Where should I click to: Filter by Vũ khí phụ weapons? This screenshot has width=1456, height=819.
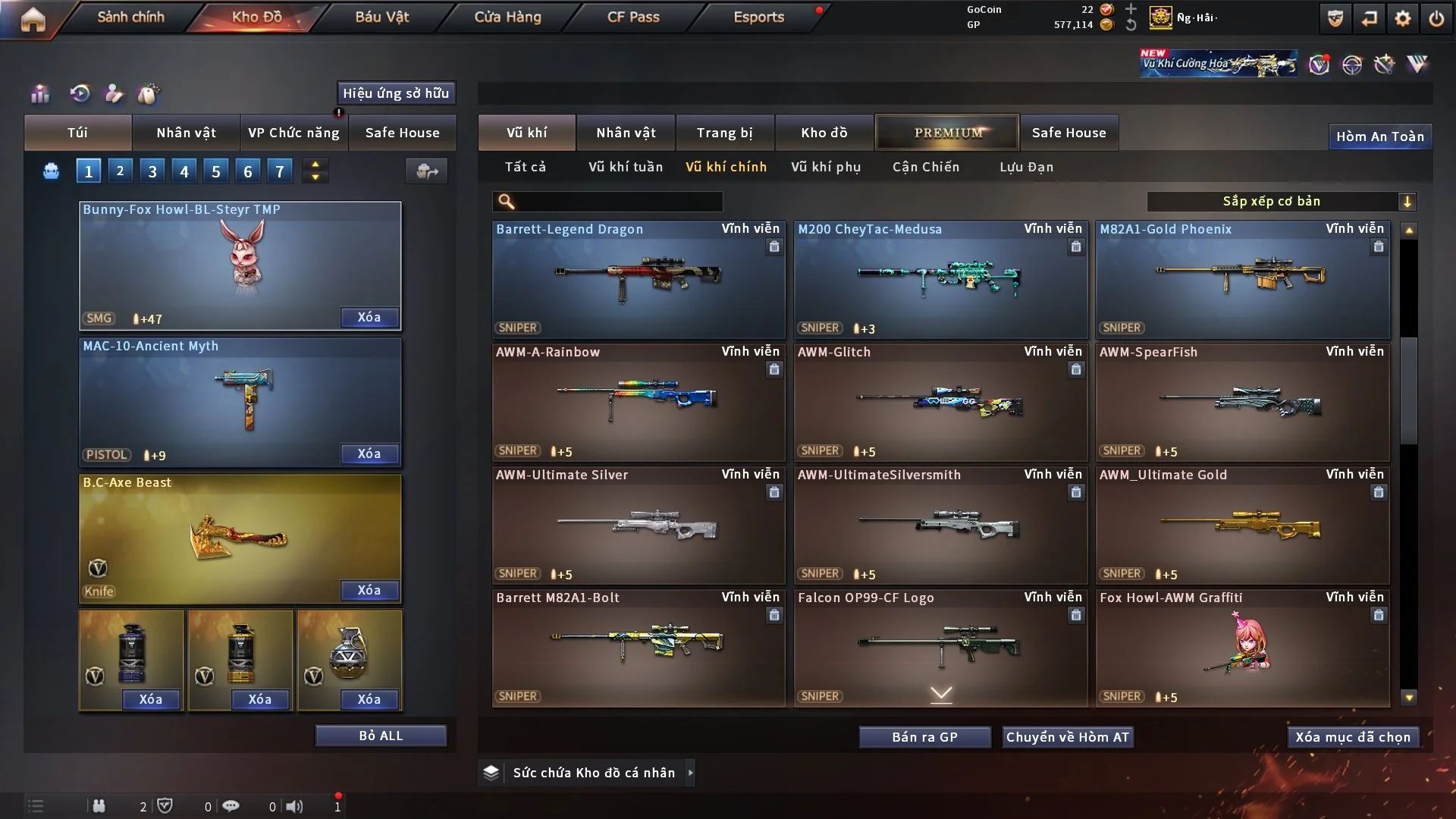click(825, 167)
